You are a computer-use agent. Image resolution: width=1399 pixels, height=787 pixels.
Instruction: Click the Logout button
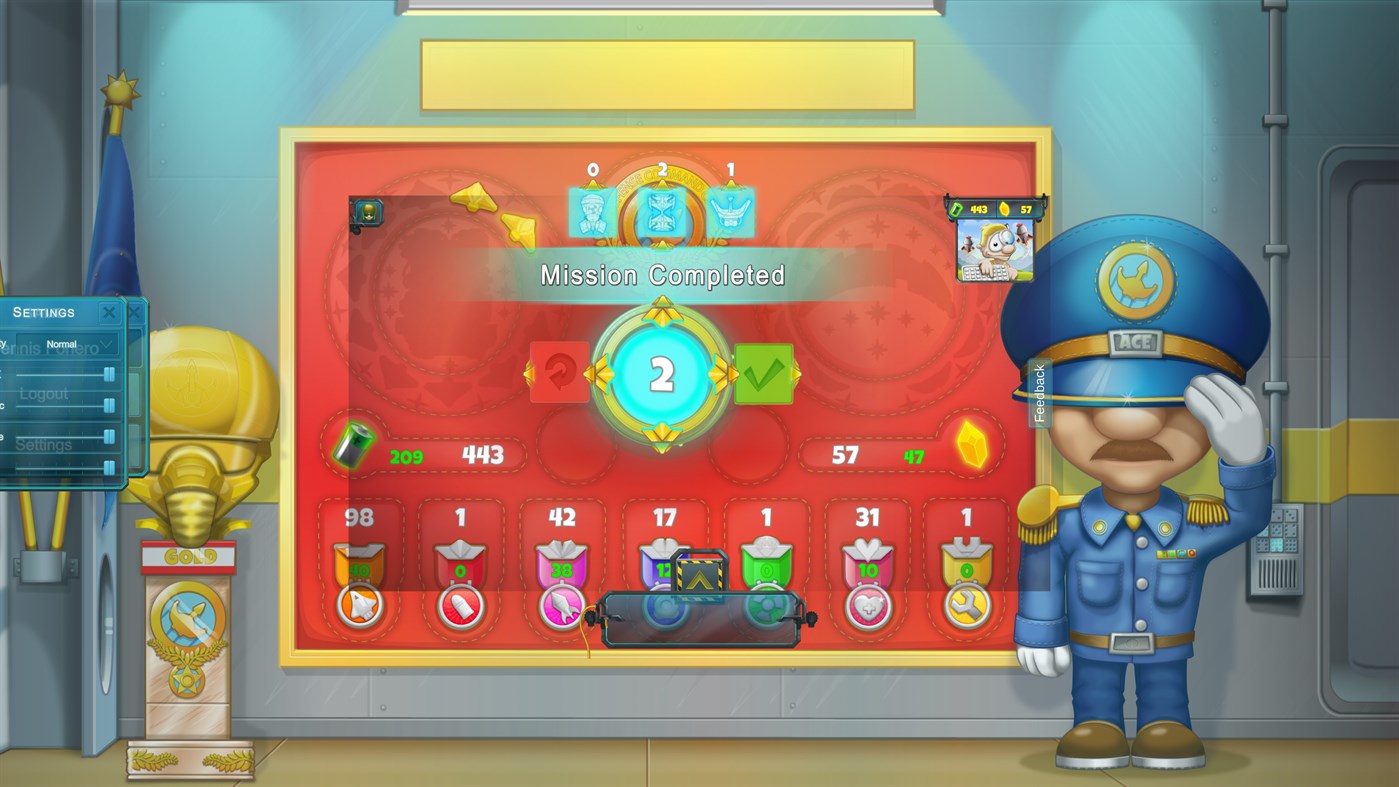click(43, 393)
